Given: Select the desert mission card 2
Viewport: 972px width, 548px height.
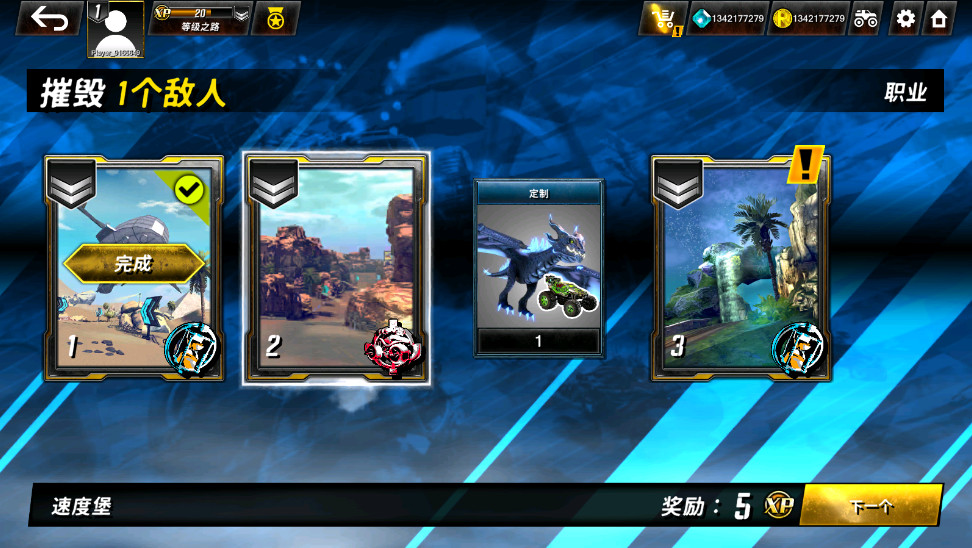Looking at the screenshot, I should (x=337, y=268).
